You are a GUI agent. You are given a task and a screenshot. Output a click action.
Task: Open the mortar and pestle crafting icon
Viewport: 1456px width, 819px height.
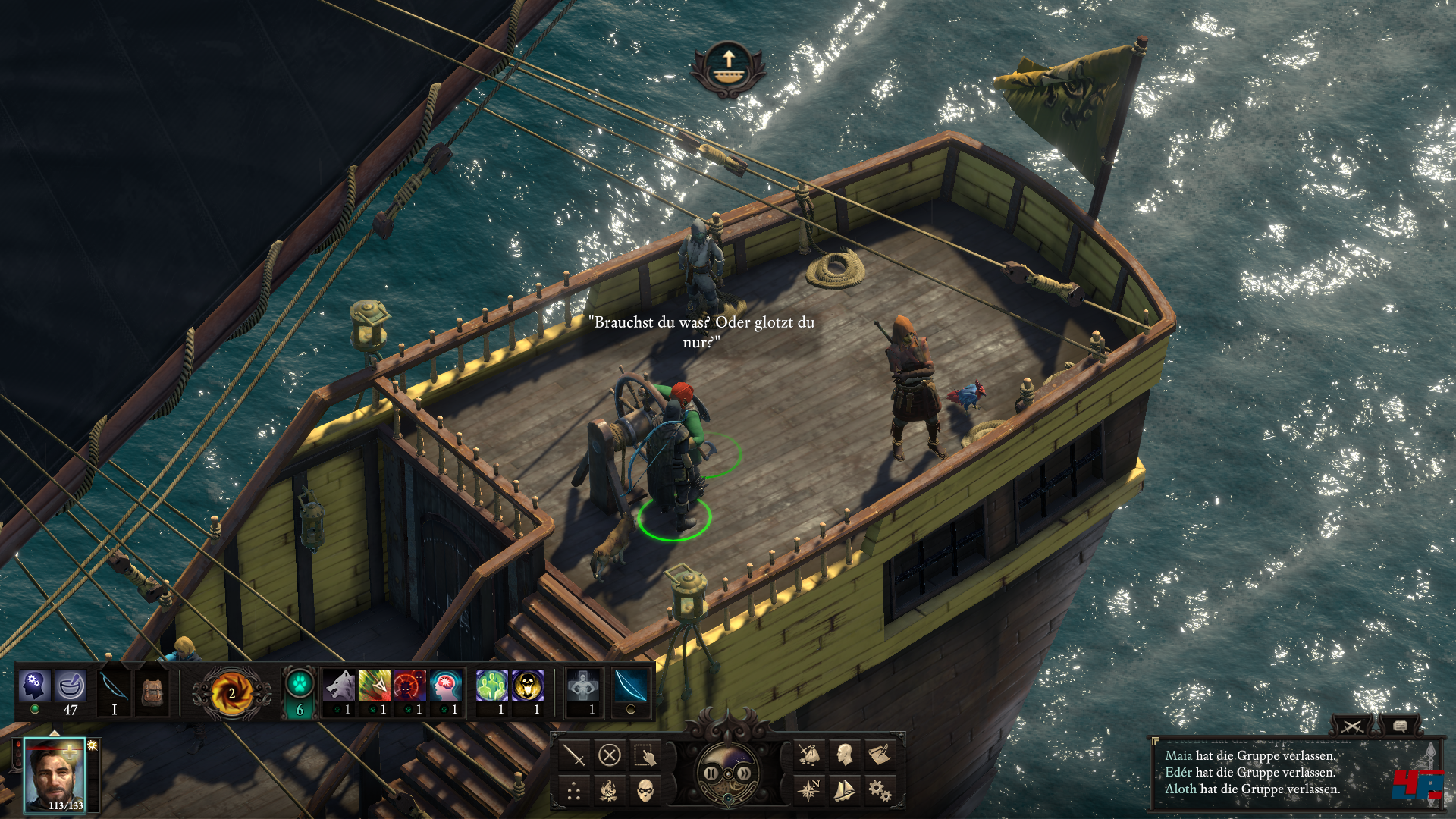coord(71,686)
